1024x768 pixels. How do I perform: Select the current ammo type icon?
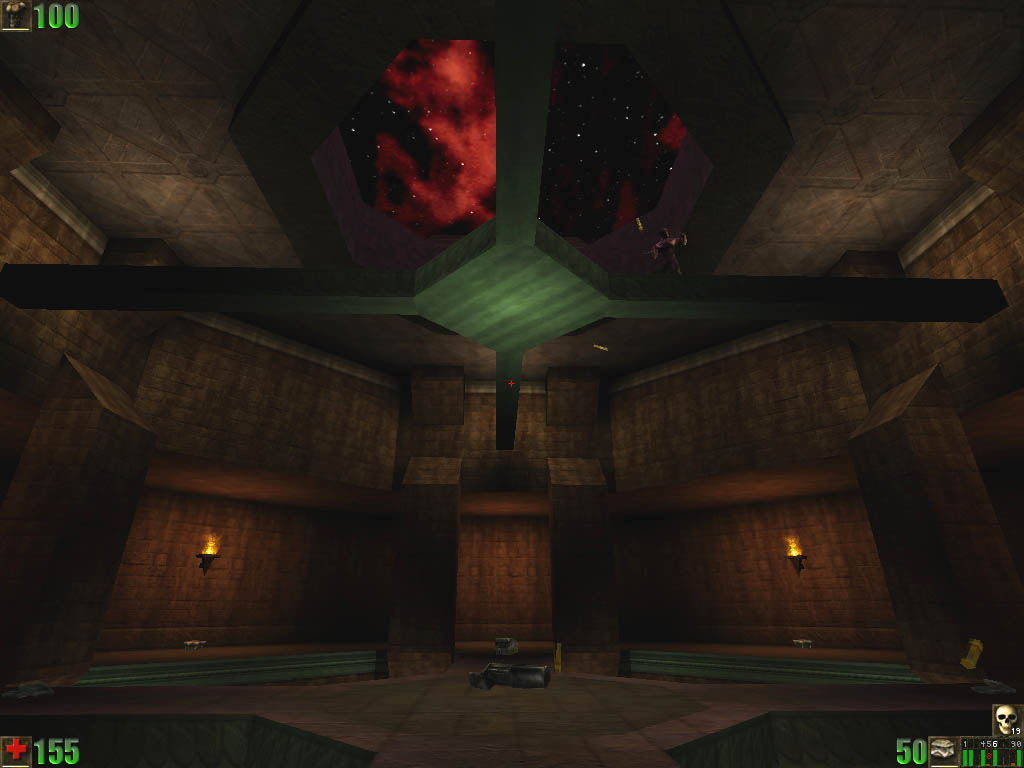pyautogui.click(x=944, y=751)
